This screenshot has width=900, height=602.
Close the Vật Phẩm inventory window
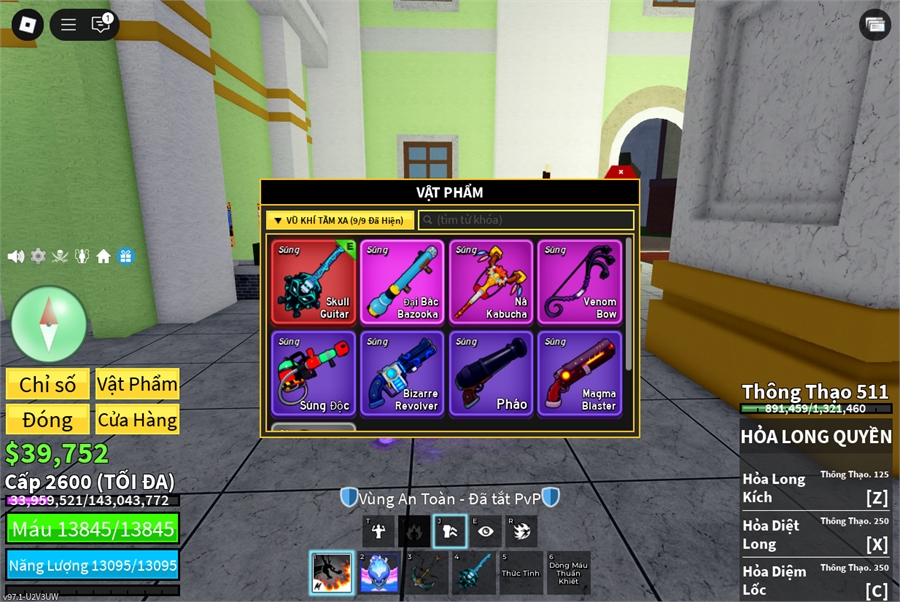click(x=621, y=172)
